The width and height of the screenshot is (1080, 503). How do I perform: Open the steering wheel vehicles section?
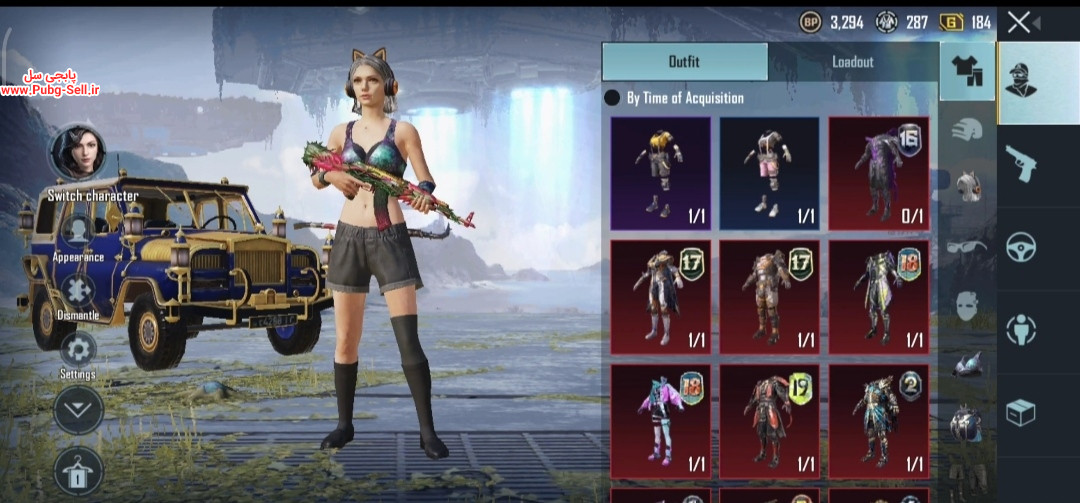point(1021,246)
